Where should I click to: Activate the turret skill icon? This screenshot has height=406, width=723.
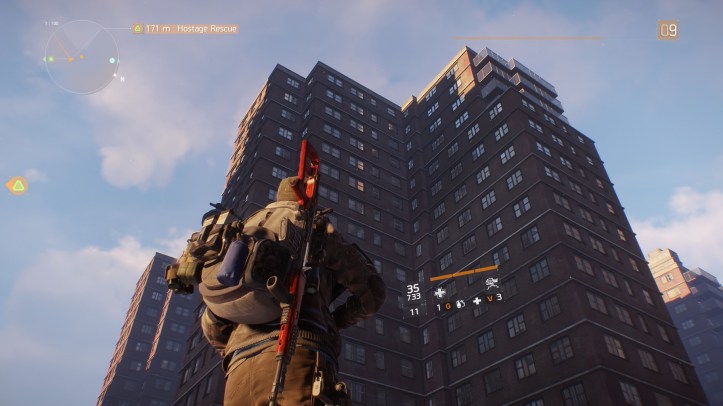[x=492, y=284]
